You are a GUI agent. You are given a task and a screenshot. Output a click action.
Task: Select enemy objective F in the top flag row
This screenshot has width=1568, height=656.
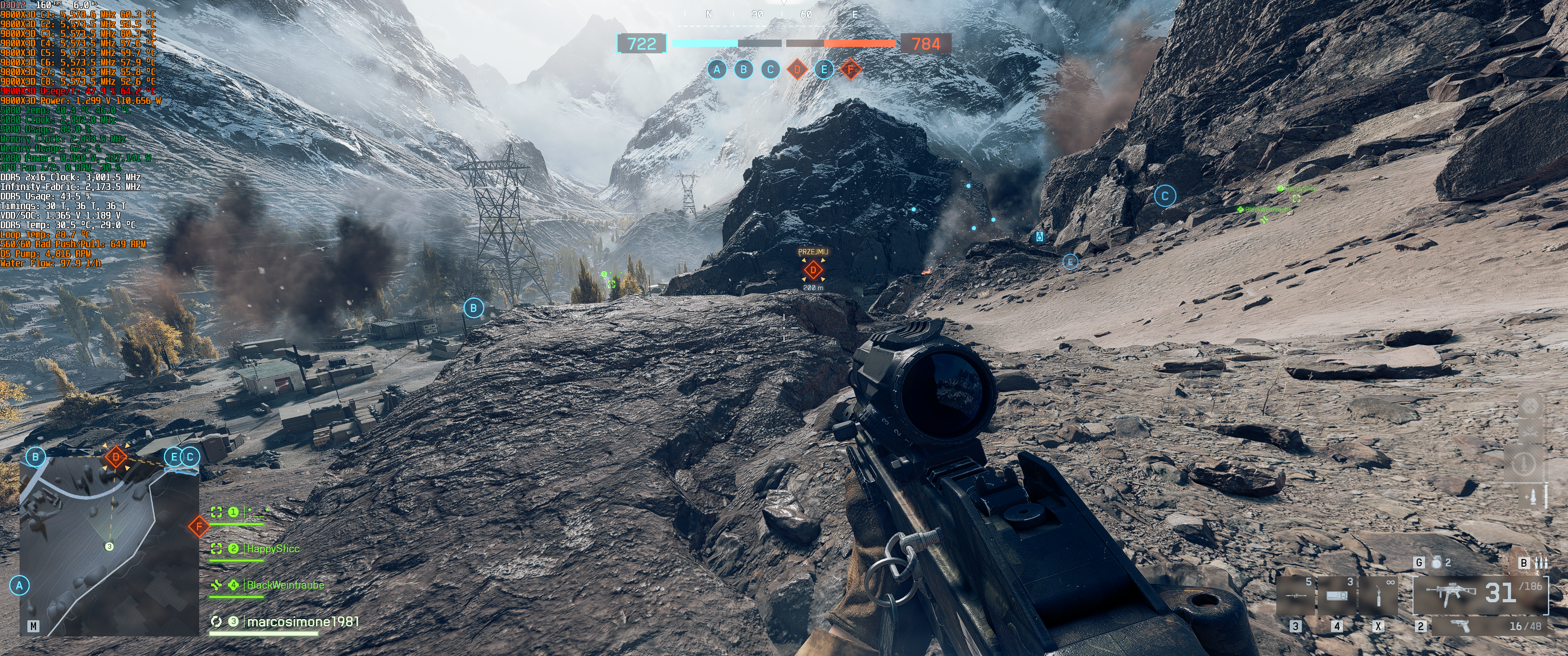pyautogui.click(x=851, y=69)
